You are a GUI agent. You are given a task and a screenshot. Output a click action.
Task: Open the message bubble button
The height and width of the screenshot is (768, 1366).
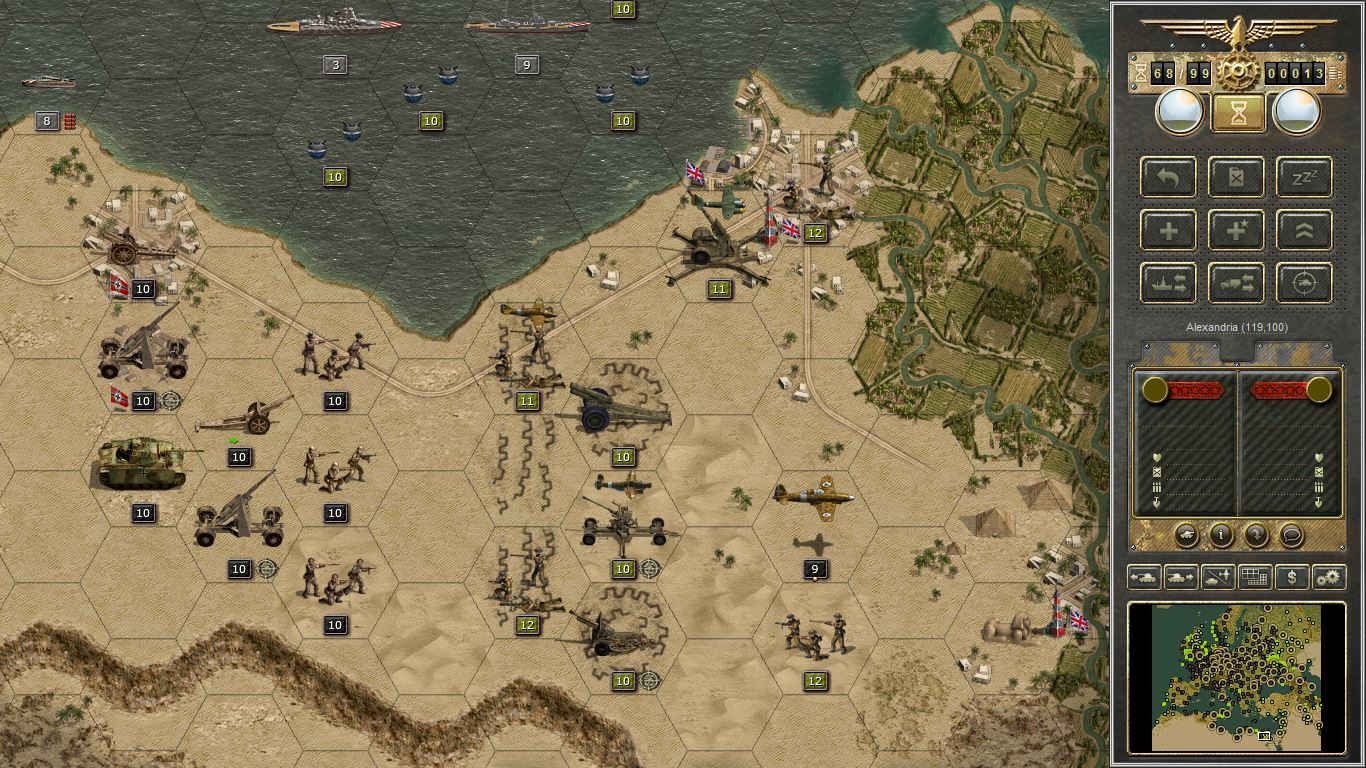coord(1292,536)
